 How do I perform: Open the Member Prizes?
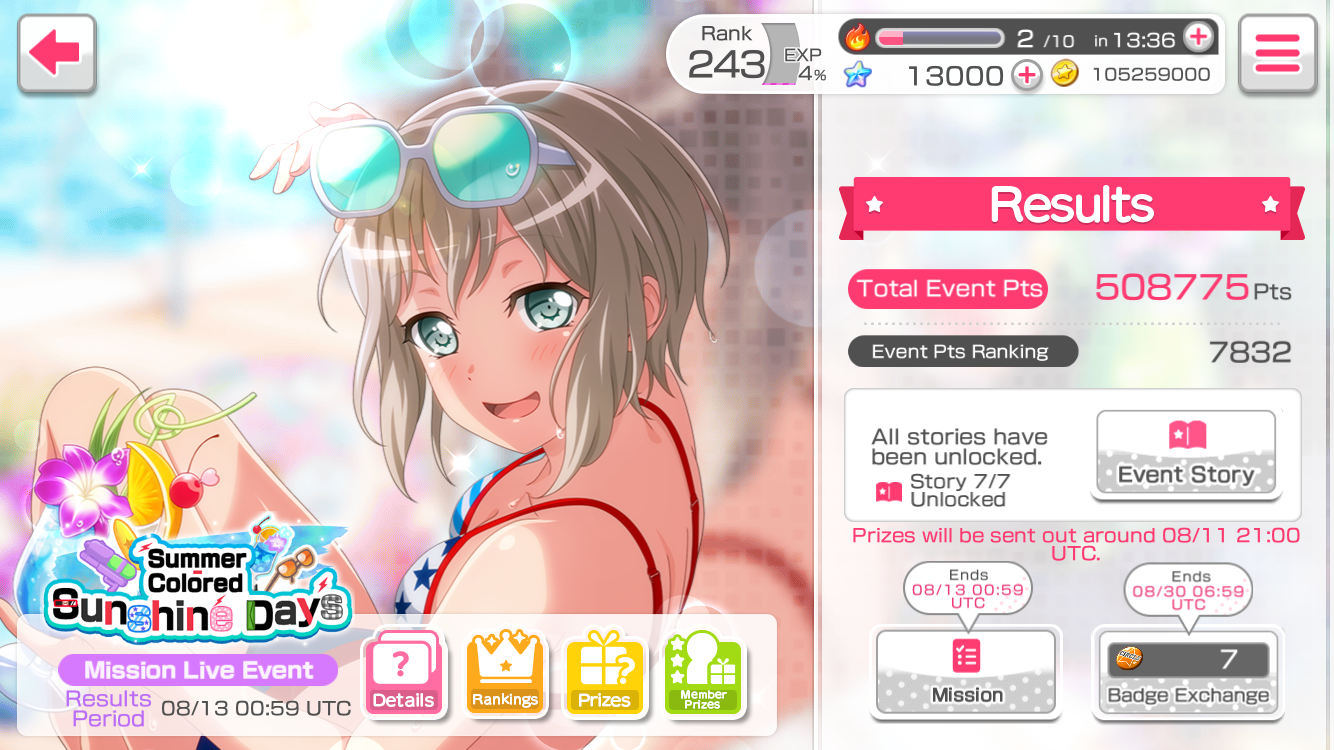point(703,673)
